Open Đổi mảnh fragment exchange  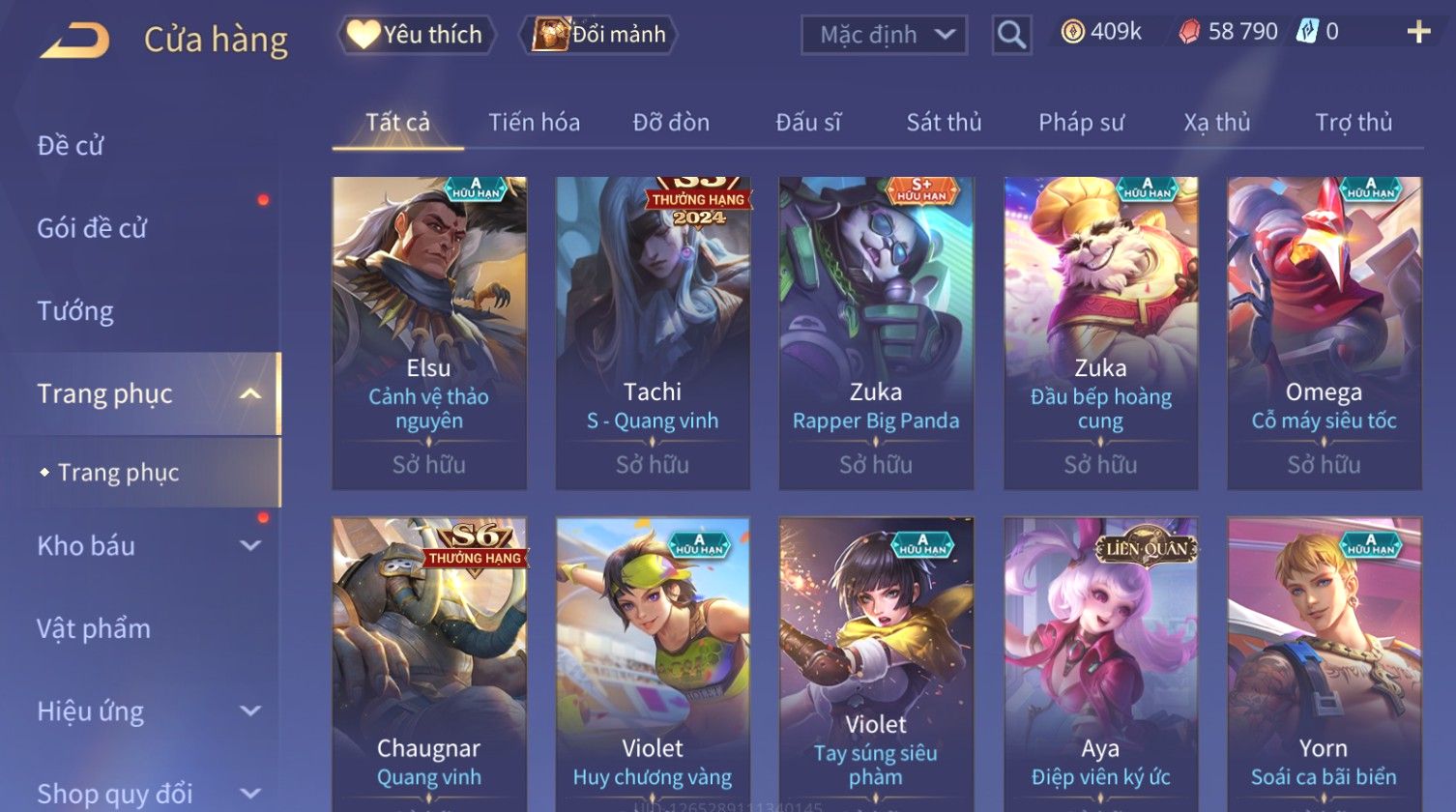(599, 35)
